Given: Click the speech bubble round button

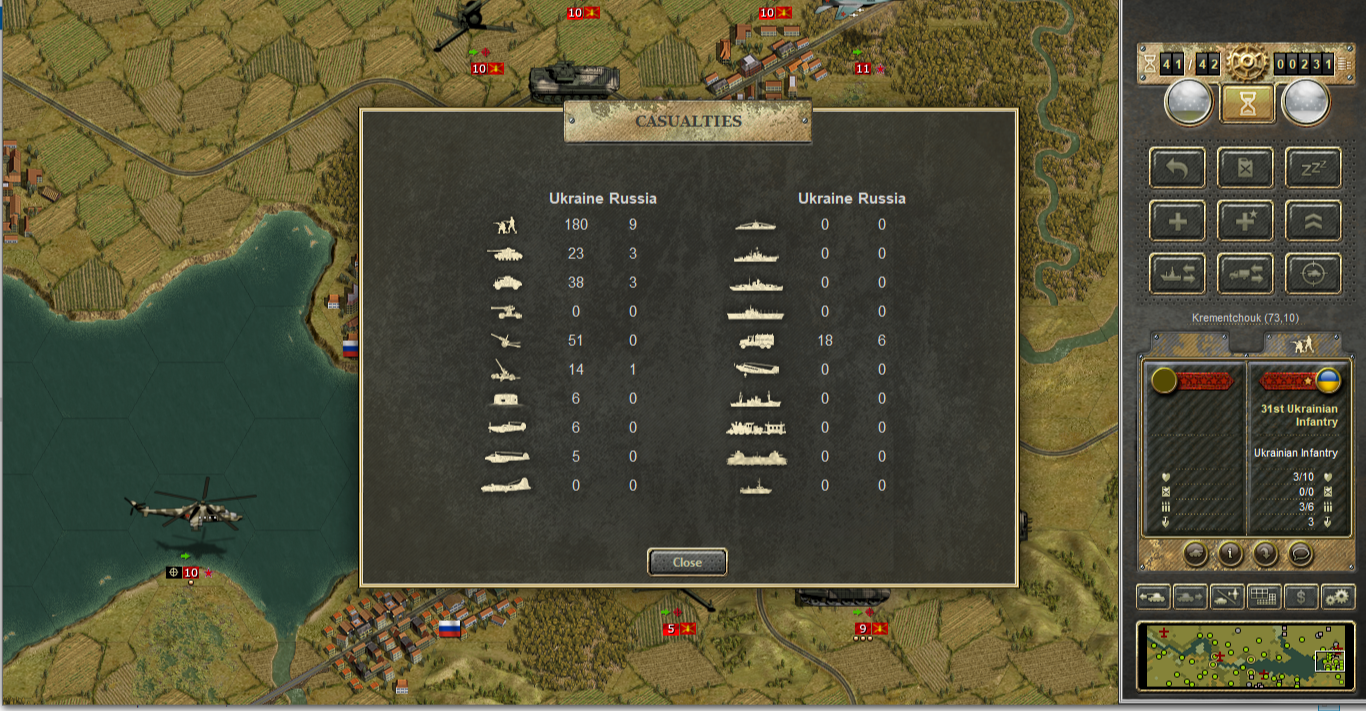Looking at the screenshot, I should pyautogui.click(x=1299, y=553).
